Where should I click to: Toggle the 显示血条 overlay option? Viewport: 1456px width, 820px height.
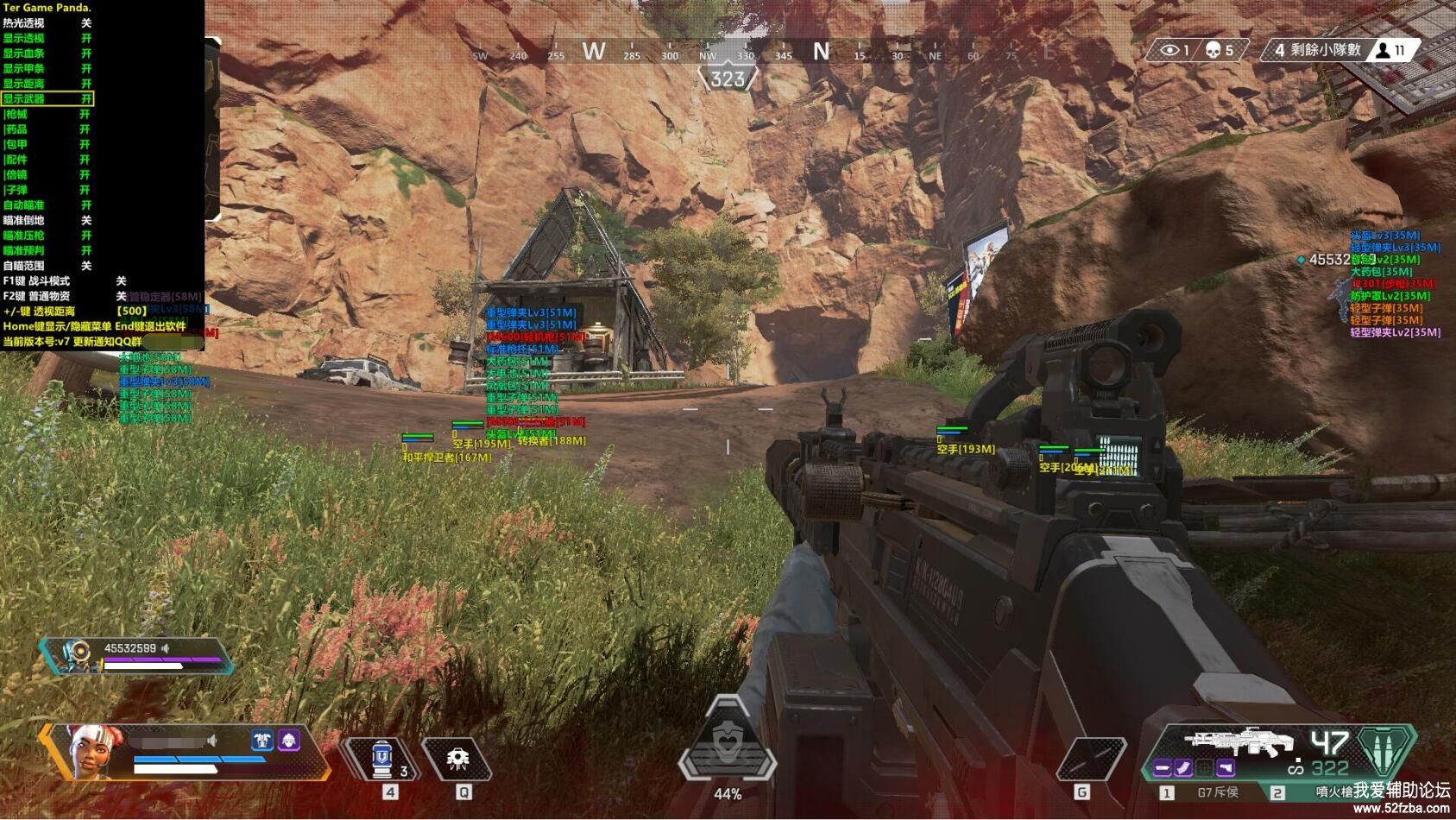[x=47, y=54]
